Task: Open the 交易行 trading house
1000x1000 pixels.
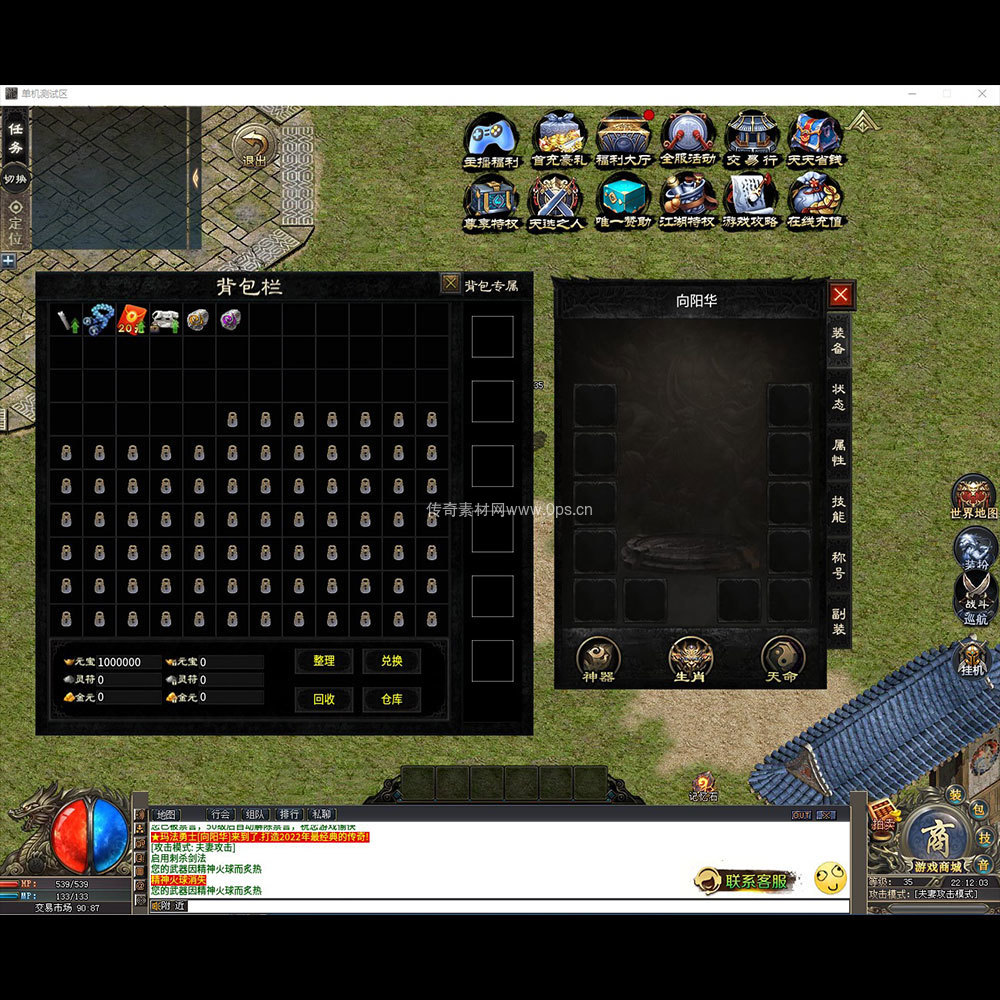Action: click(752, 138)
